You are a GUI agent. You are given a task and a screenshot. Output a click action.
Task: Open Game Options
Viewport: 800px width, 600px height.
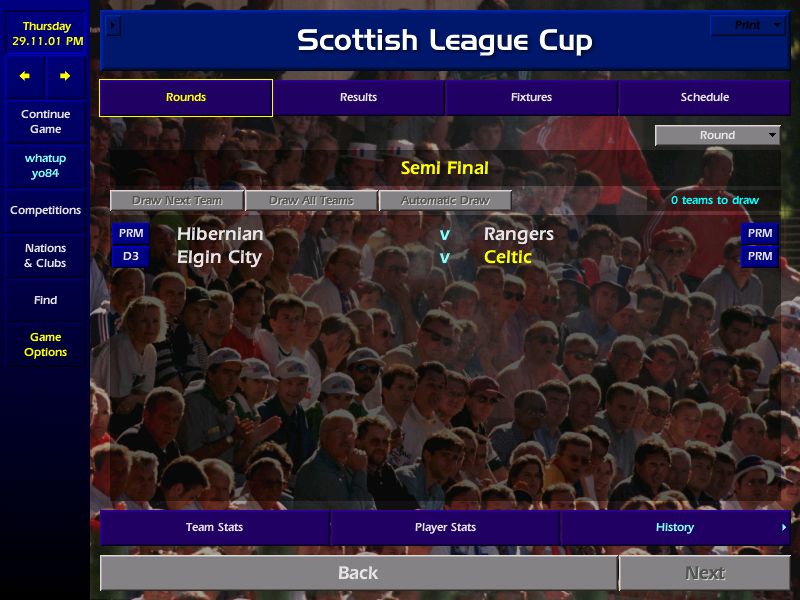[x=45, y=344]
